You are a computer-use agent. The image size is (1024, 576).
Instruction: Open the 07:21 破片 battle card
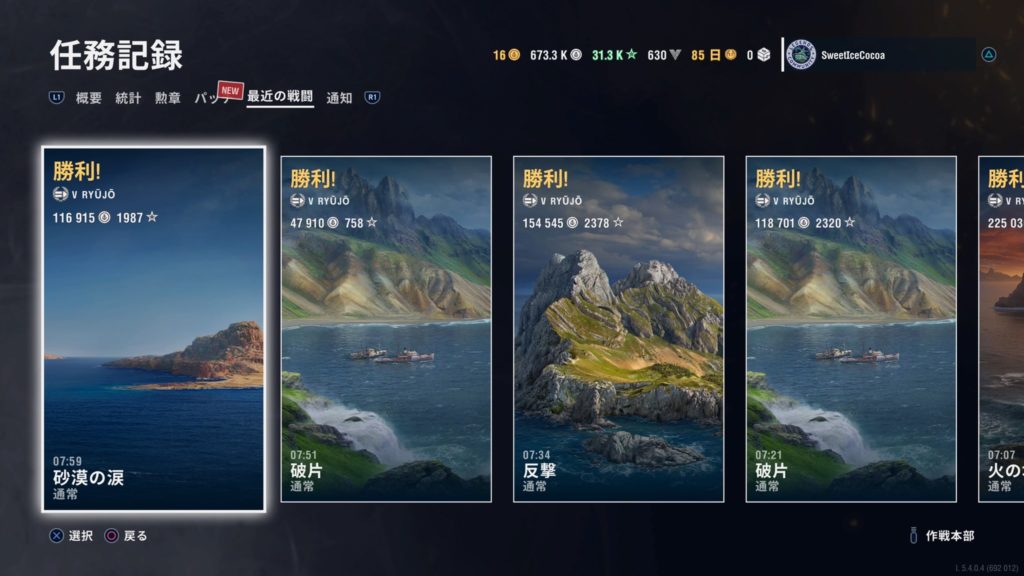851,329
